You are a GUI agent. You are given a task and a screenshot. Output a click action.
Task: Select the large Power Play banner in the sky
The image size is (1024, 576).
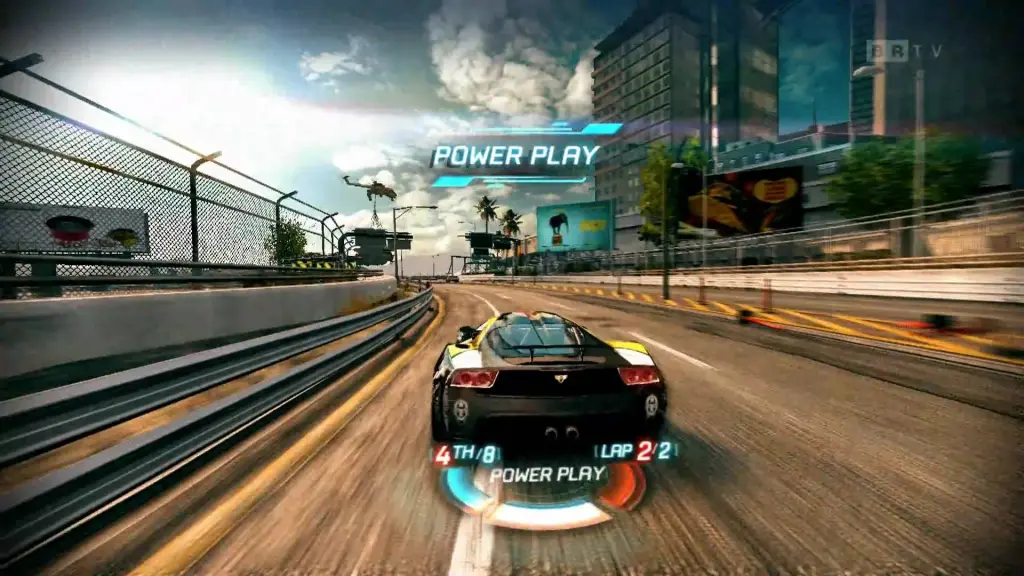coord(515,155)
